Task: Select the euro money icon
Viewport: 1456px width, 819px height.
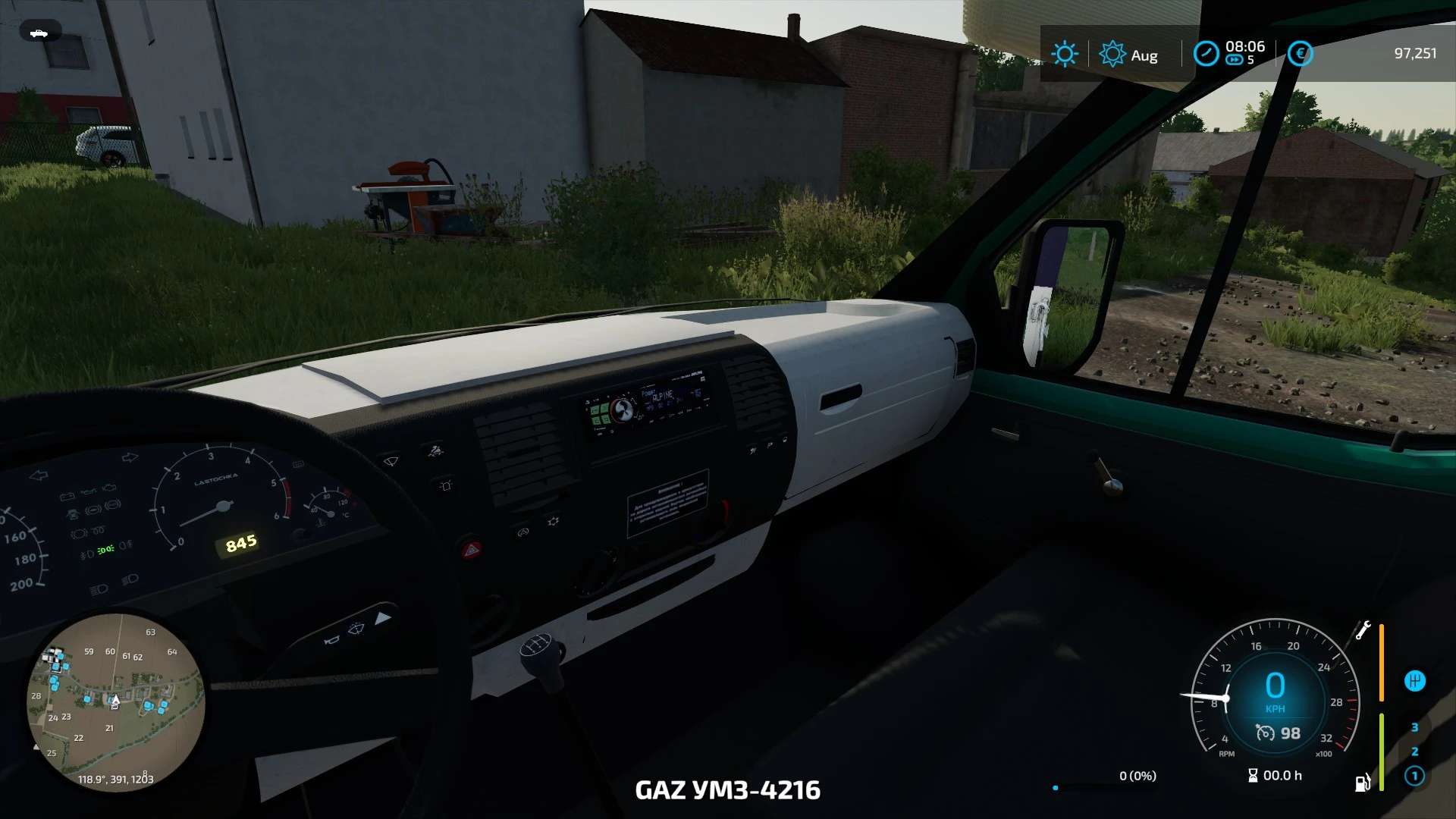Action: click(x=1300, y=54)
